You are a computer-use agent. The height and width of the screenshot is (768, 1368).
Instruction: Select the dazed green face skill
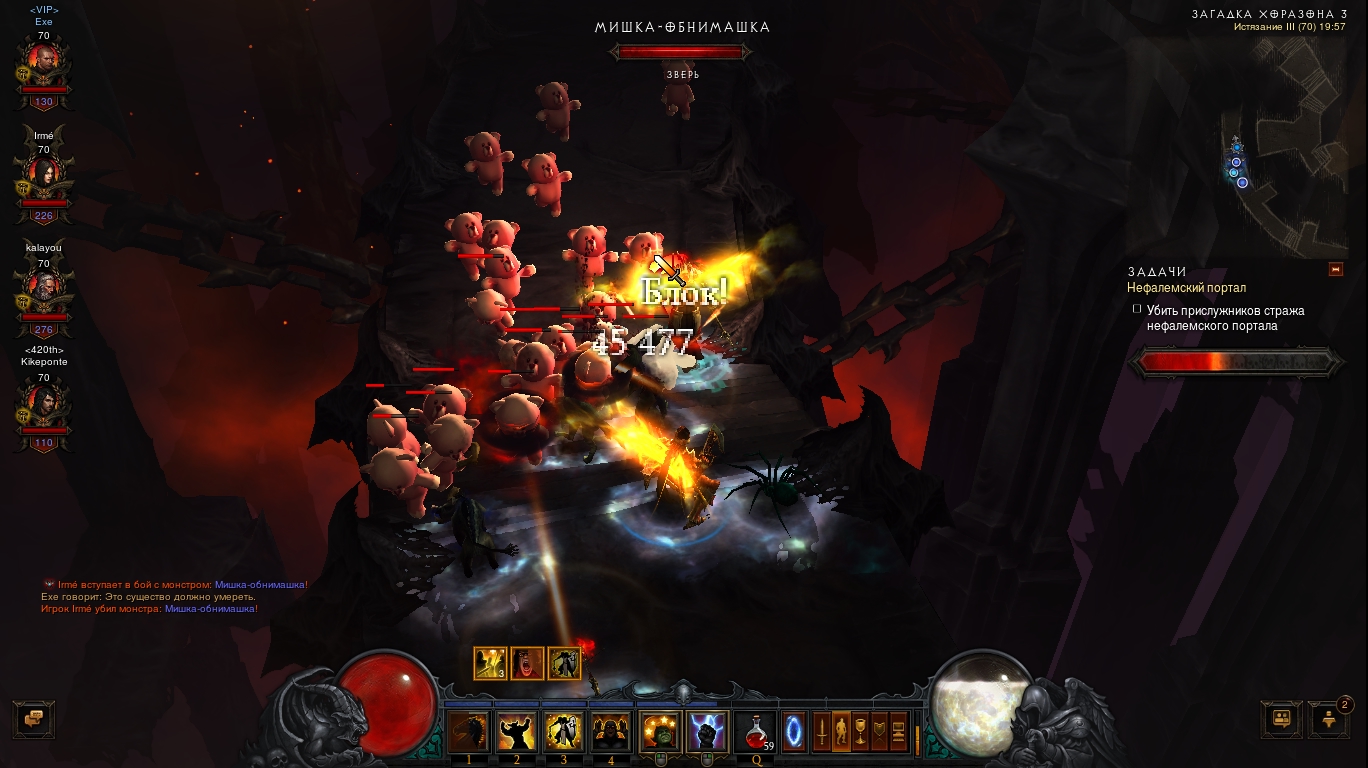point(660,732)
